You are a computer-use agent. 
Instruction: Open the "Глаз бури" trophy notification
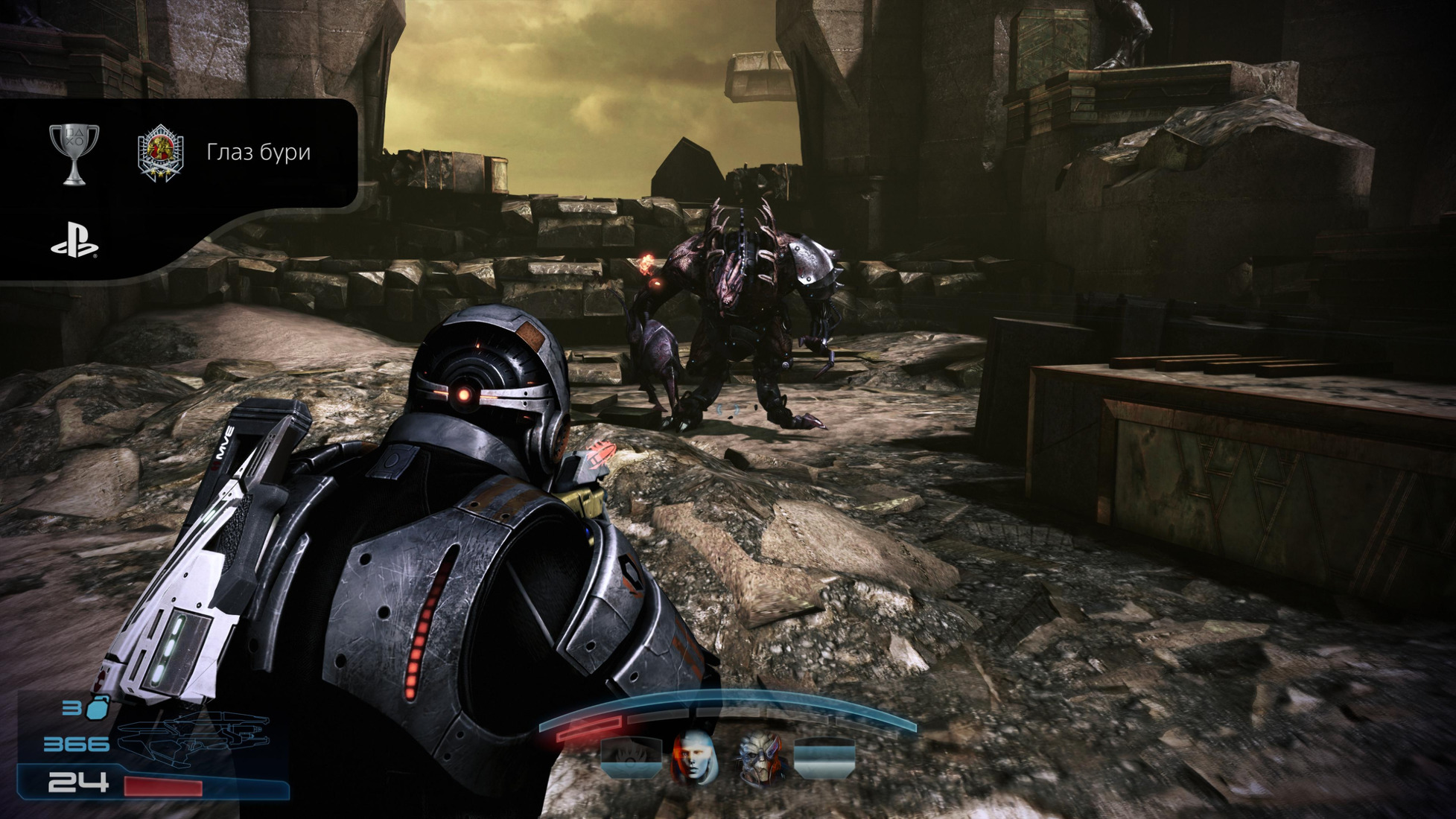click(x=258, y=152)
